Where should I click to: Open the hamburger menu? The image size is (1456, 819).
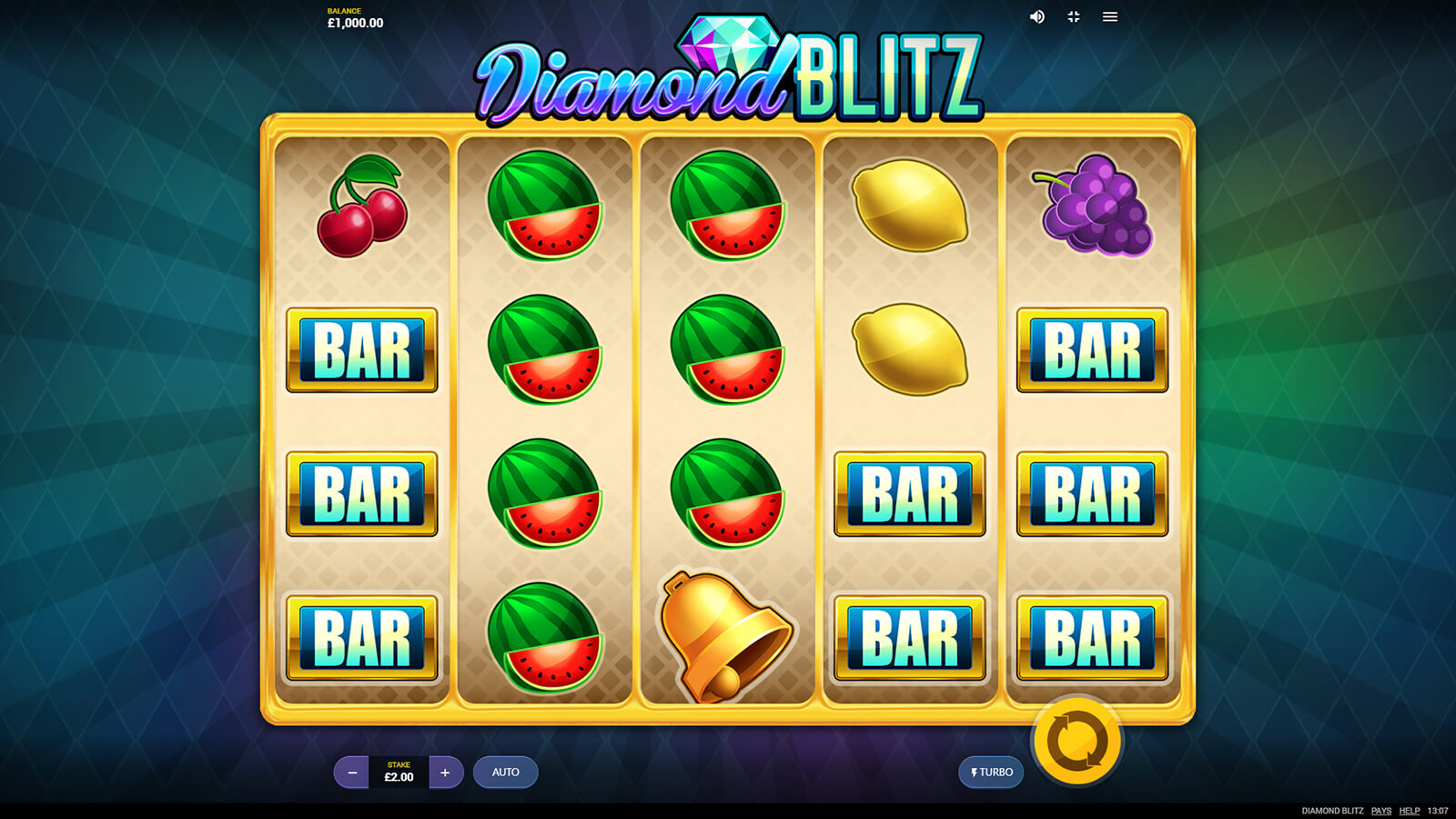point(1110,17)
